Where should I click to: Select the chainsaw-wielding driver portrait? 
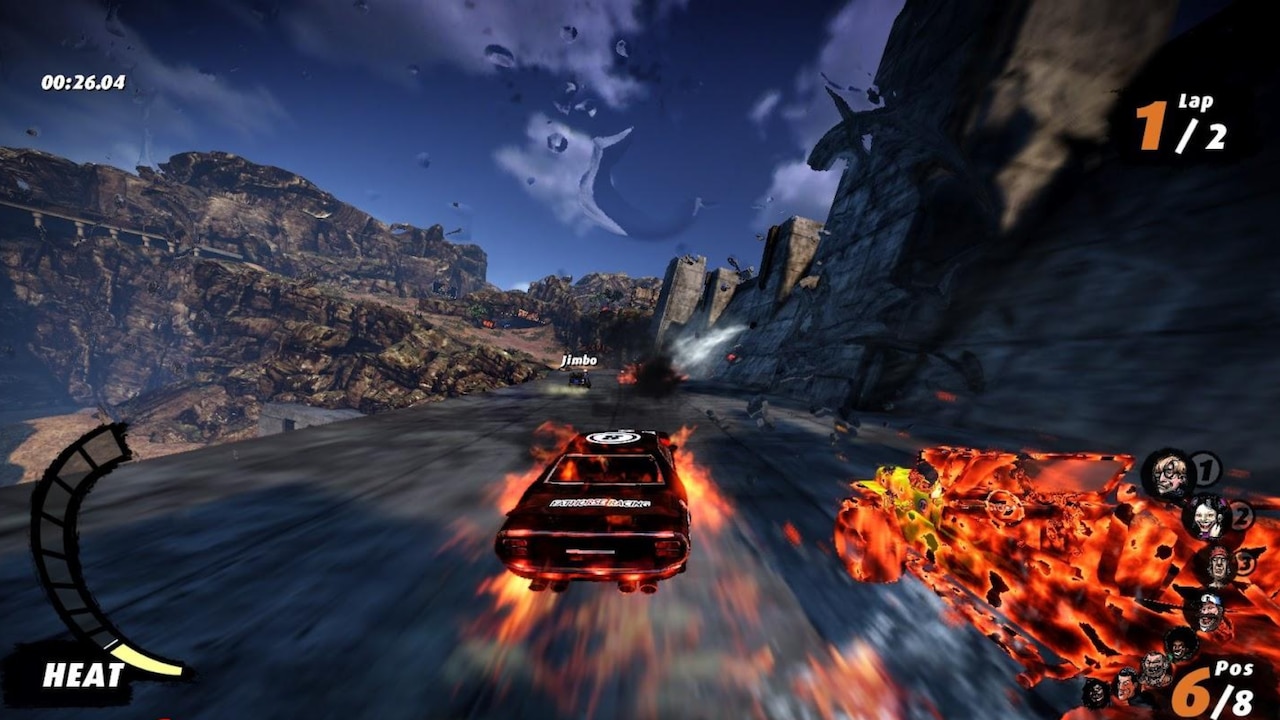click(x=1210, y=611)
